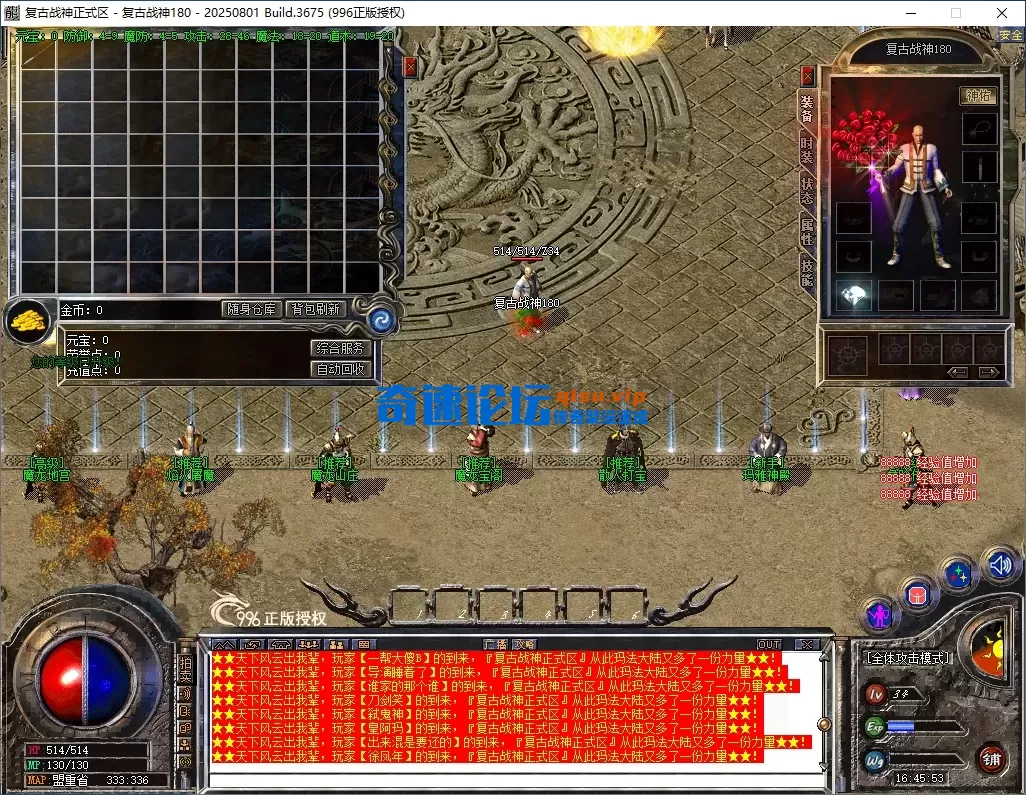Open the character figure round icon
The image size is (1026, 795).
[x=880, y=613]
